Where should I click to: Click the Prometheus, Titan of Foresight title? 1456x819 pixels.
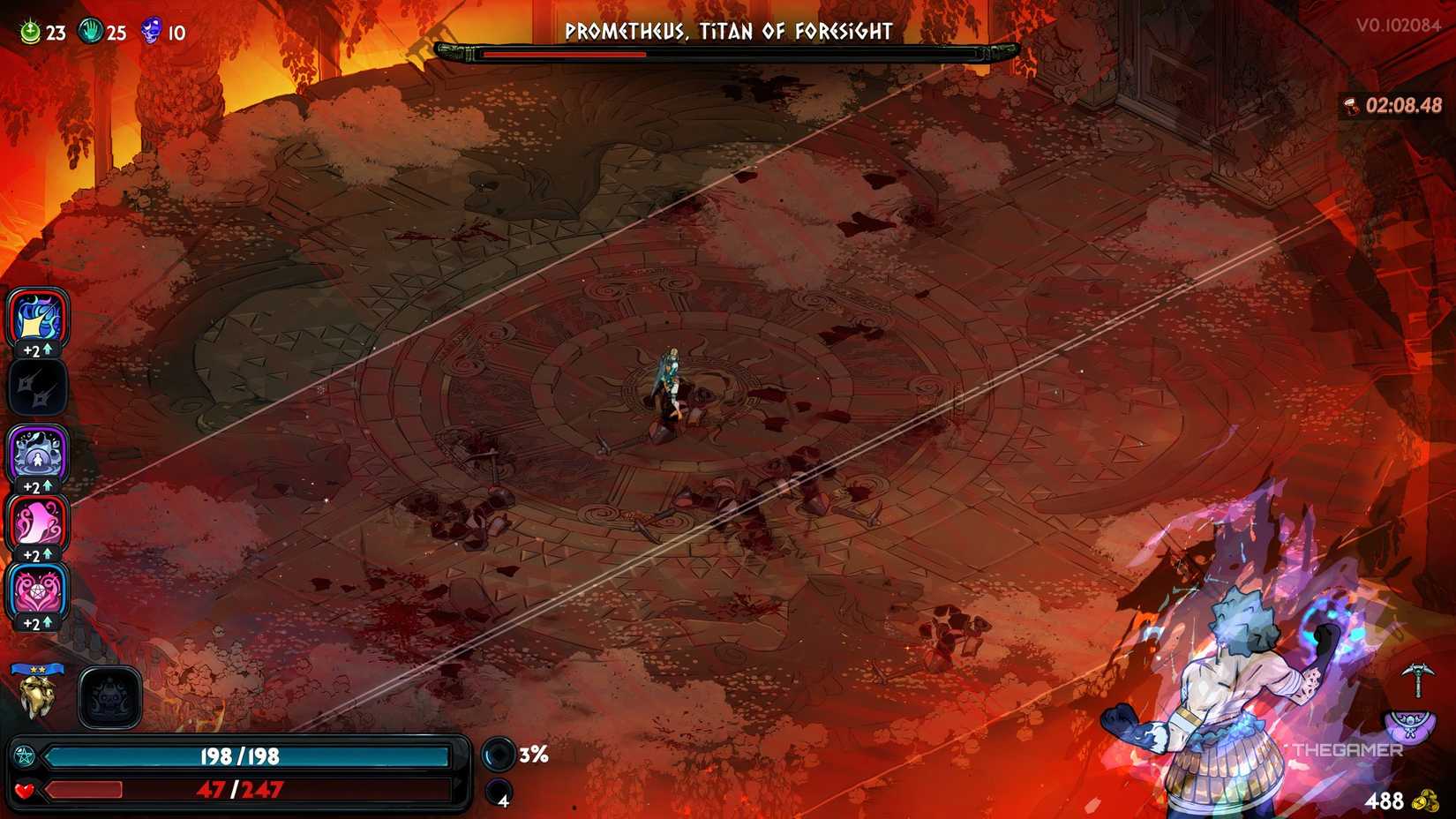pos(728,32)
